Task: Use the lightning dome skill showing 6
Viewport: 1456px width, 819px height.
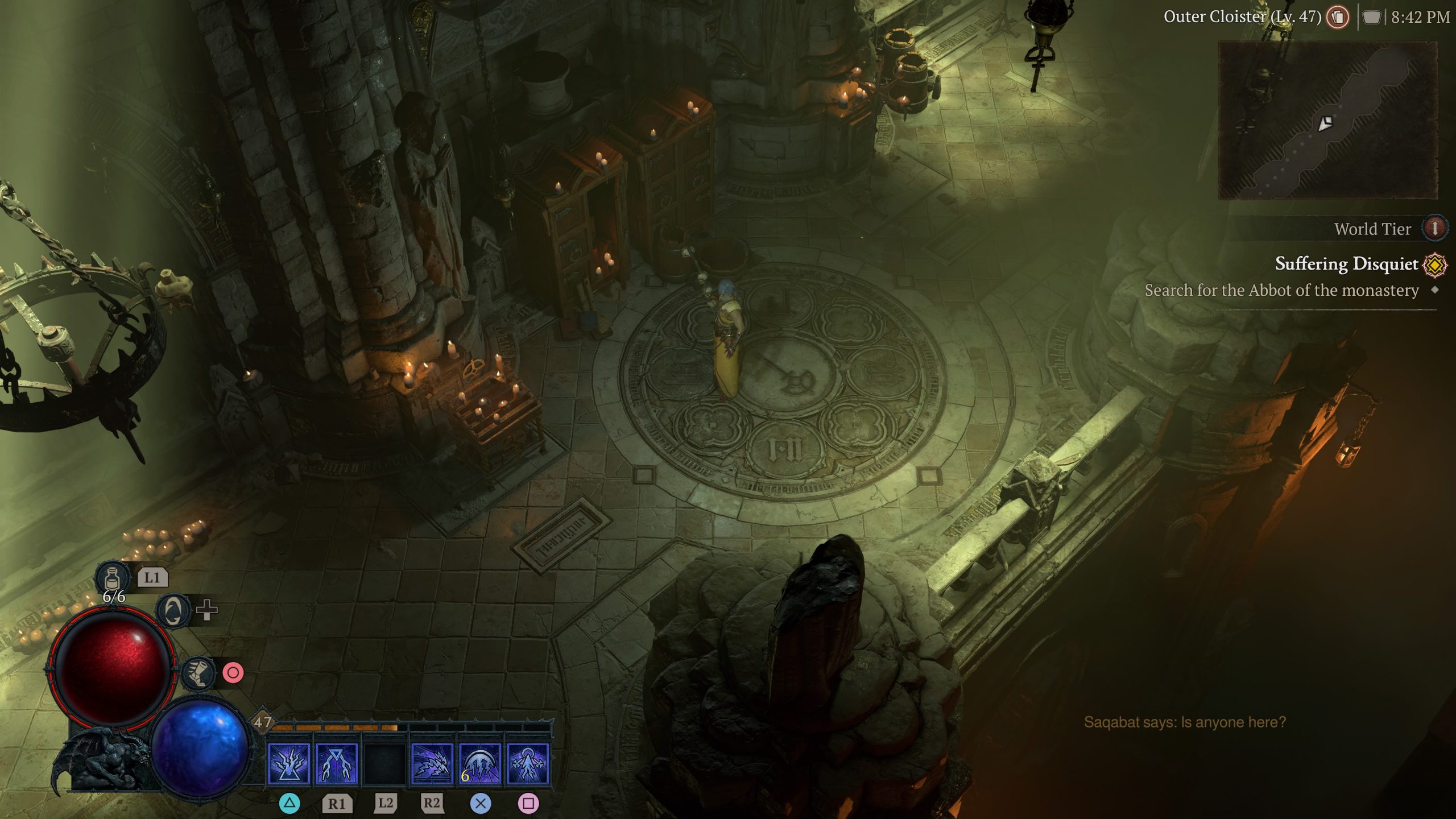Action: pos(480,764)
